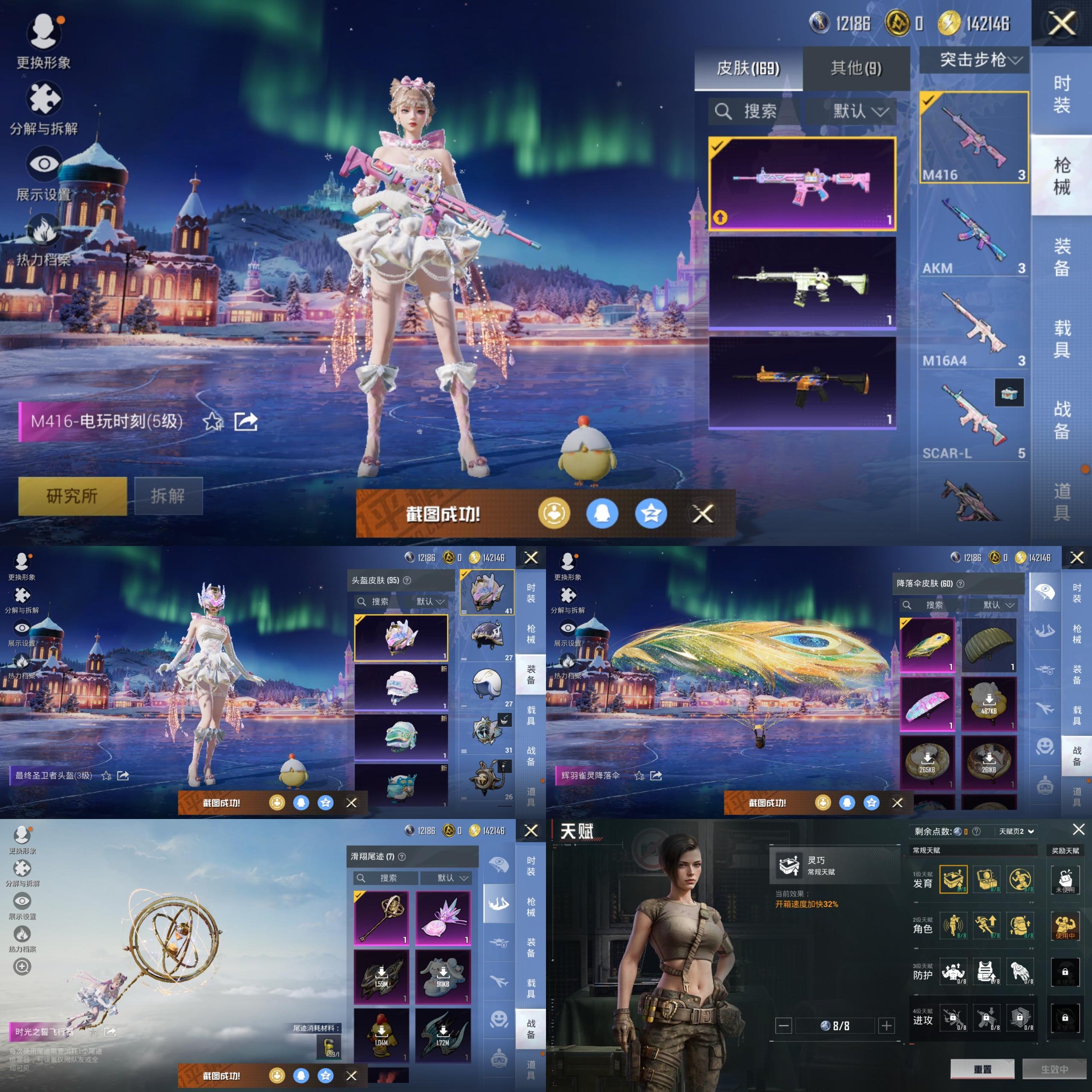Open the 研究所 lab button
The image size is (1092, 1092).
tap(73, 496)
